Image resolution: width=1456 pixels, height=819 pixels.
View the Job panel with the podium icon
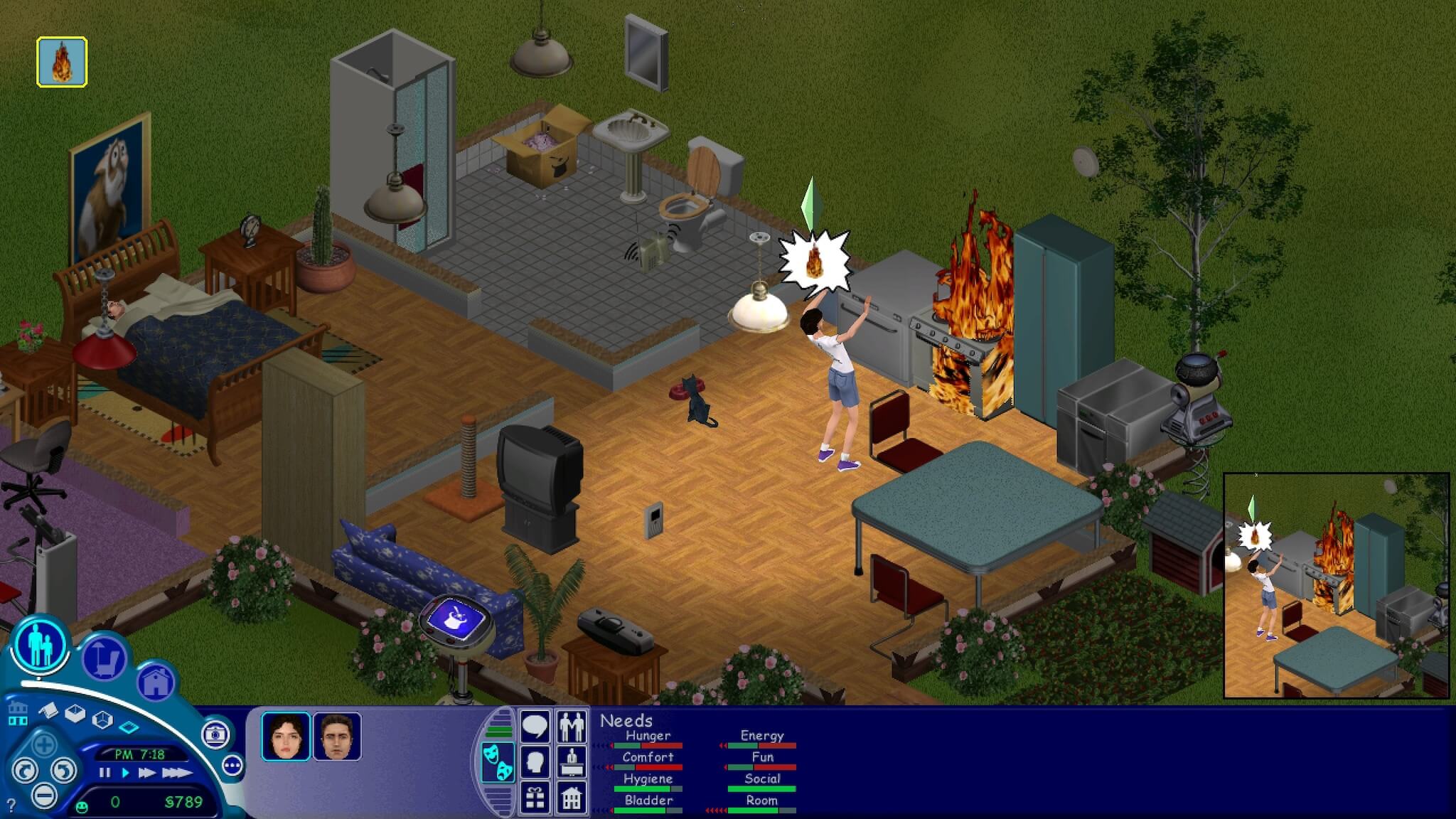[x=572, y=762]
